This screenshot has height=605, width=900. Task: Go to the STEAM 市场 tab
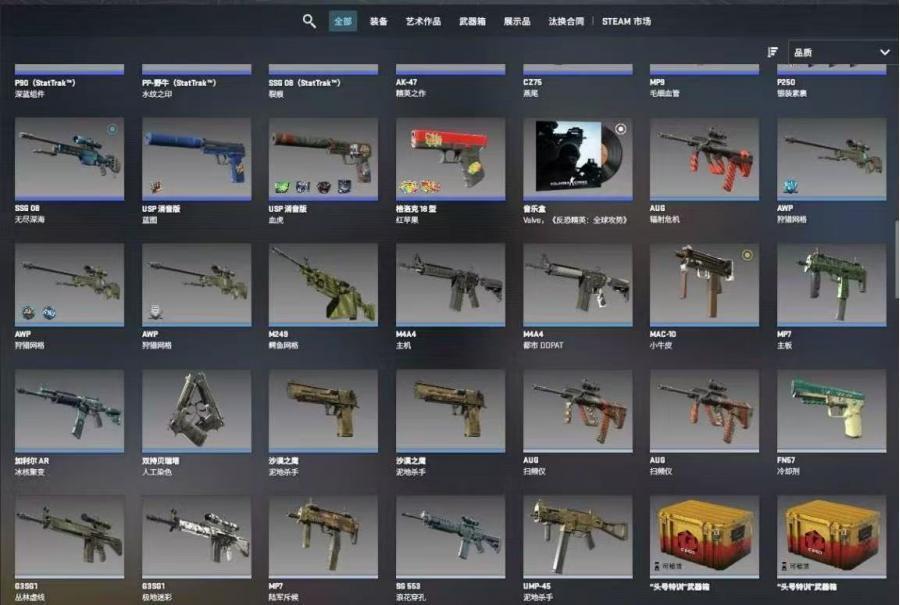click(x=627, y=21)
